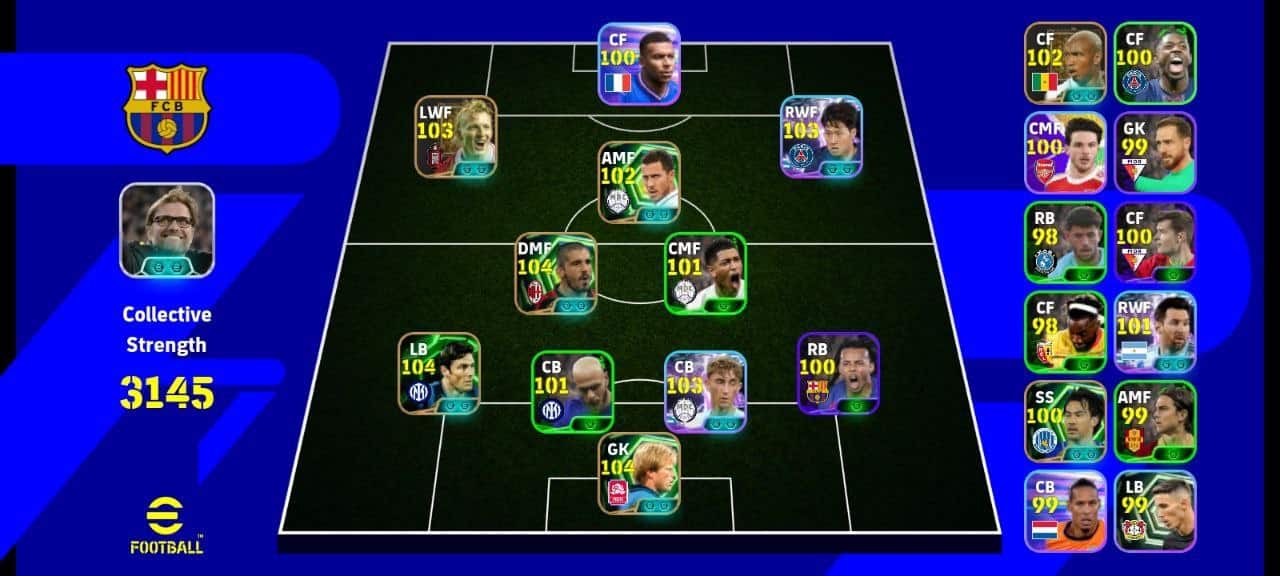Choose the LB 99 substitute card
Image resolution: width=1280 pixels, height=576 pixels.
(1155, 510)
